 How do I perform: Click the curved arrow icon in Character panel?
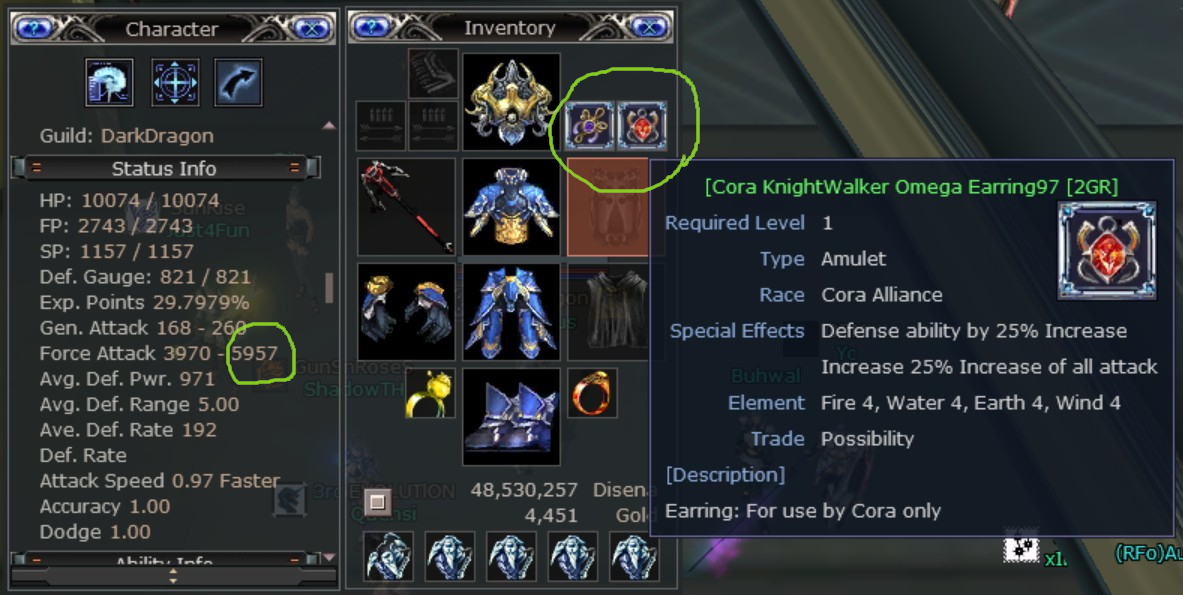tap(238, 83)
